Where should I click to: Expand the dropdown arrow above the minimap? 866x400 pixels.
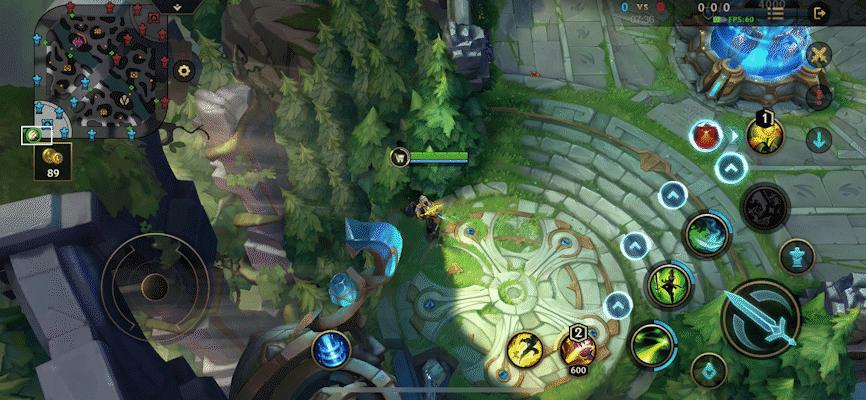pos(177,6)
